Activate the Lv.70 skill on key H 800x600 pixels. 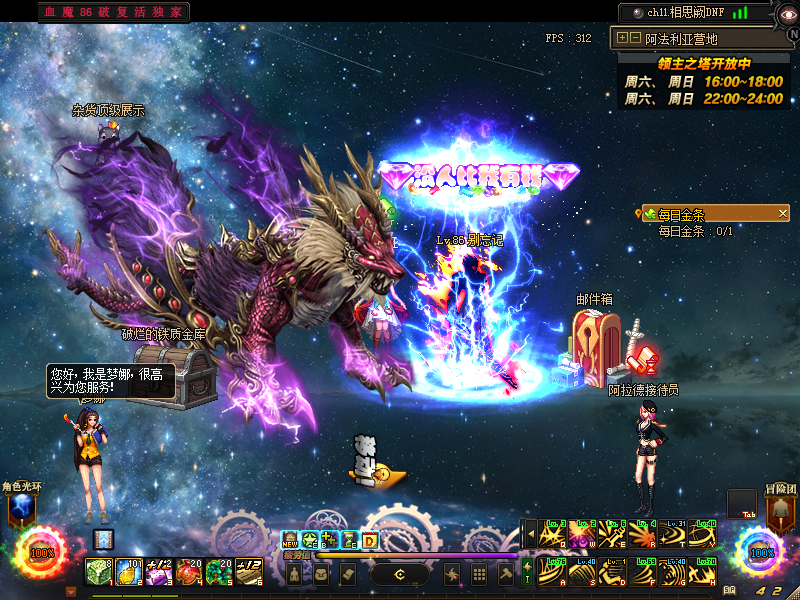[x=706, y=571]
